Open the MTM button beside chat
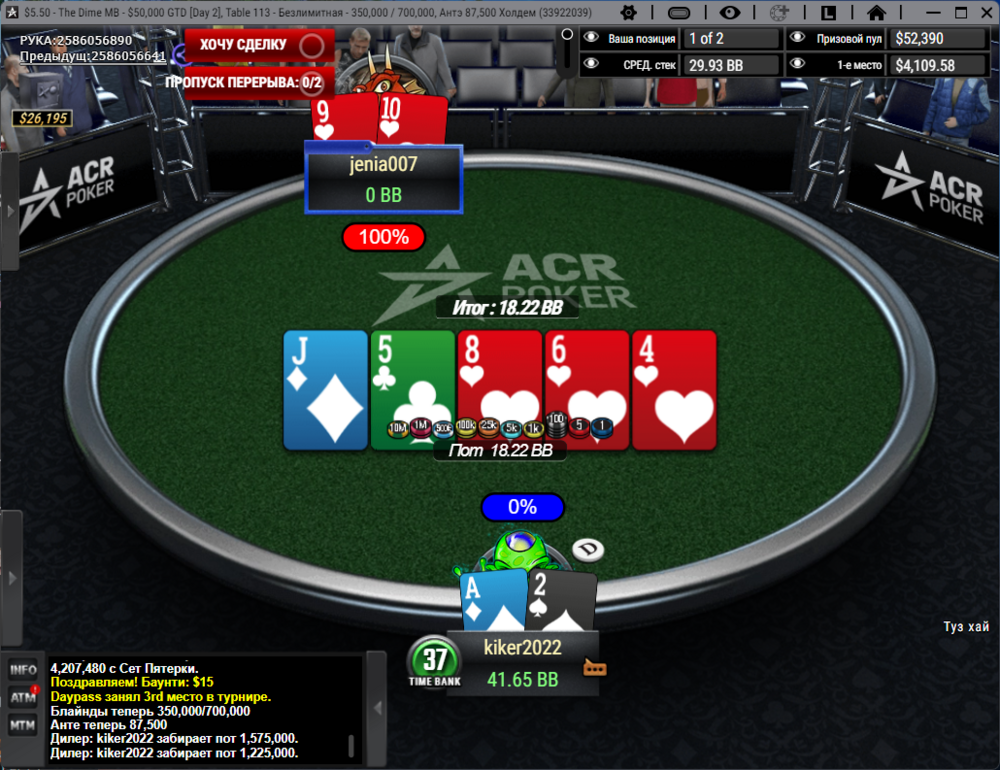 pos(23,724)
